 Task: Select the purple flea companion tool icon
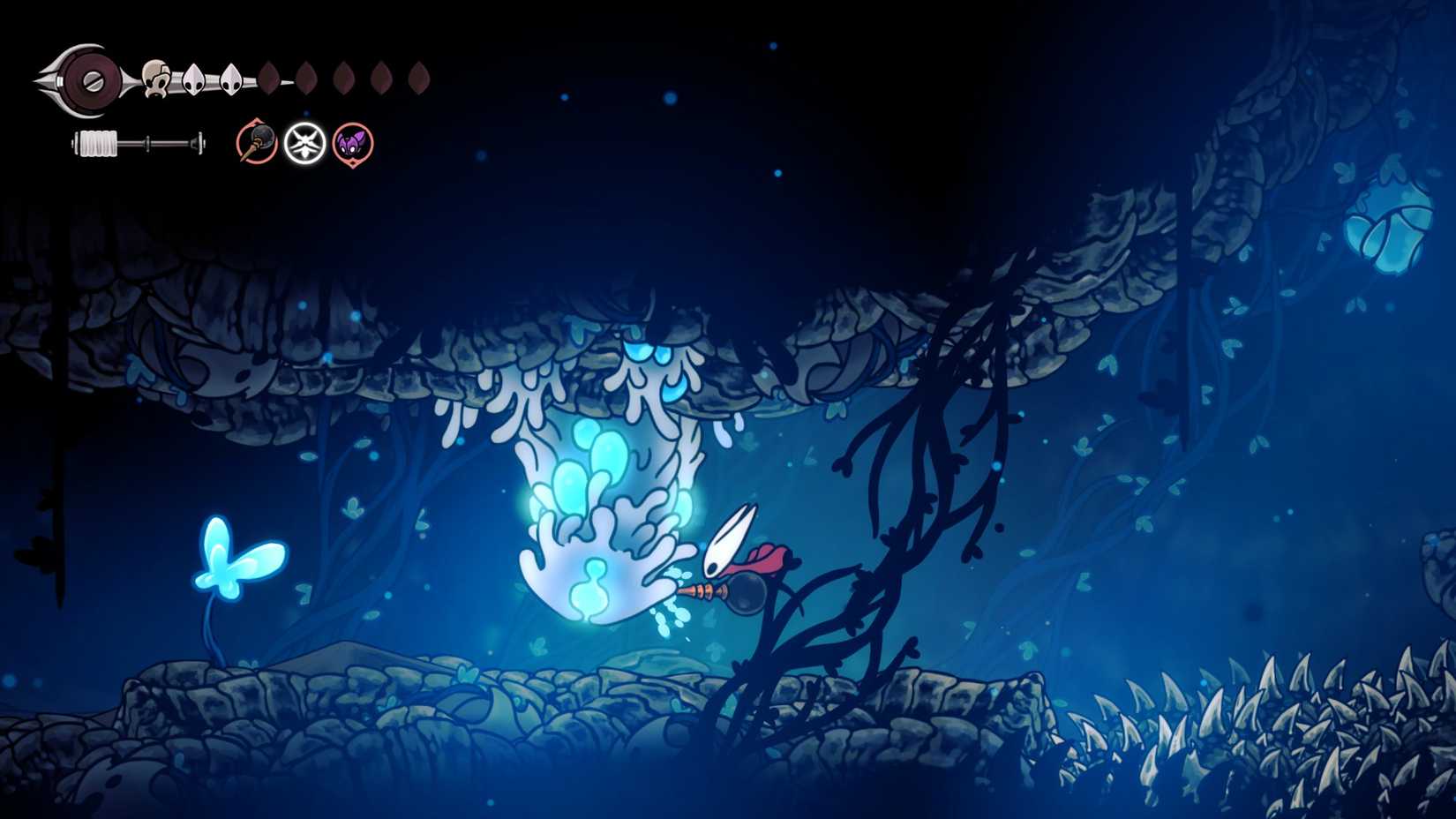(353, 144)
